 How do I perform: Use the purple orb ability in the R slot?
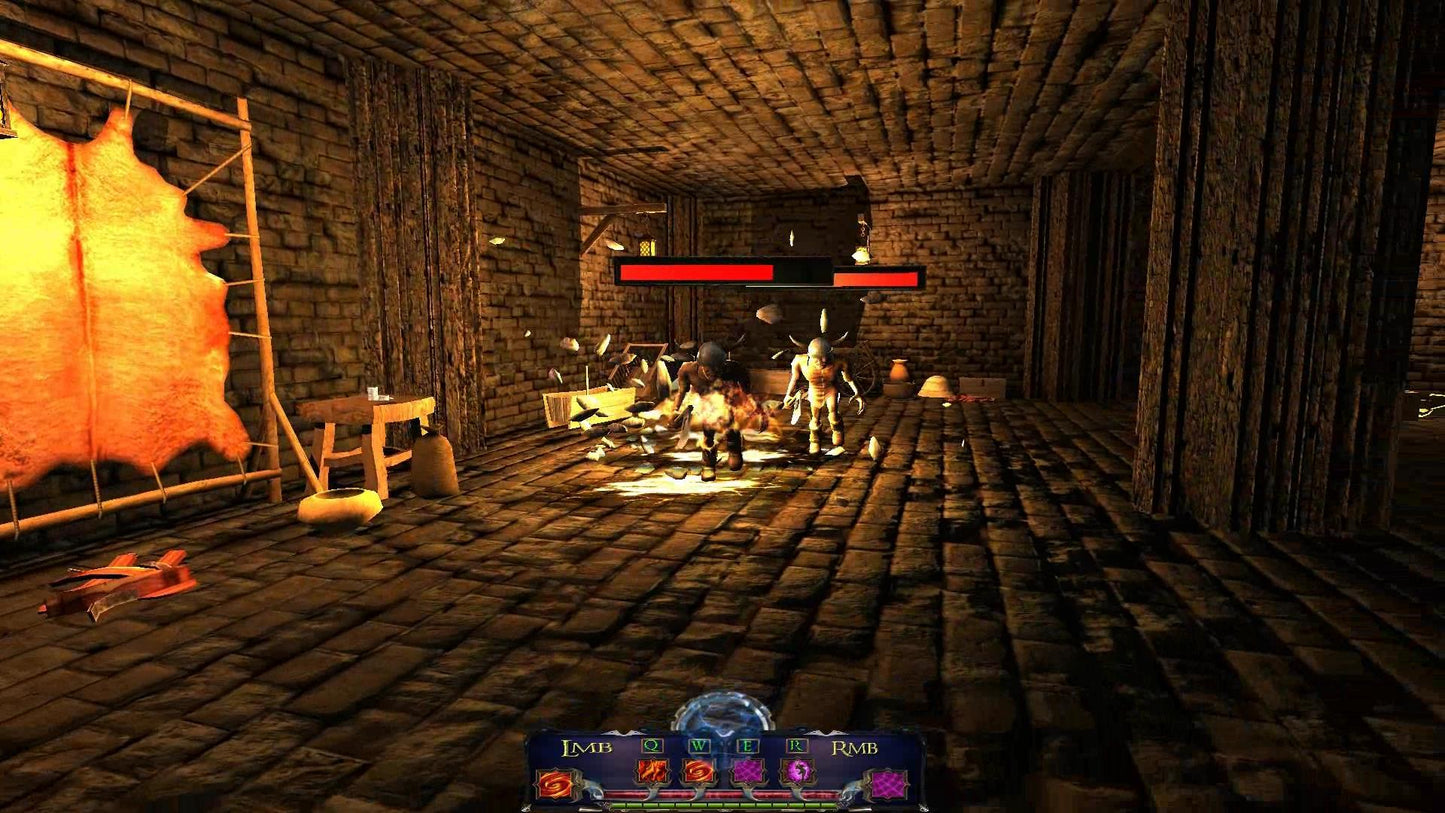[797, 772]
